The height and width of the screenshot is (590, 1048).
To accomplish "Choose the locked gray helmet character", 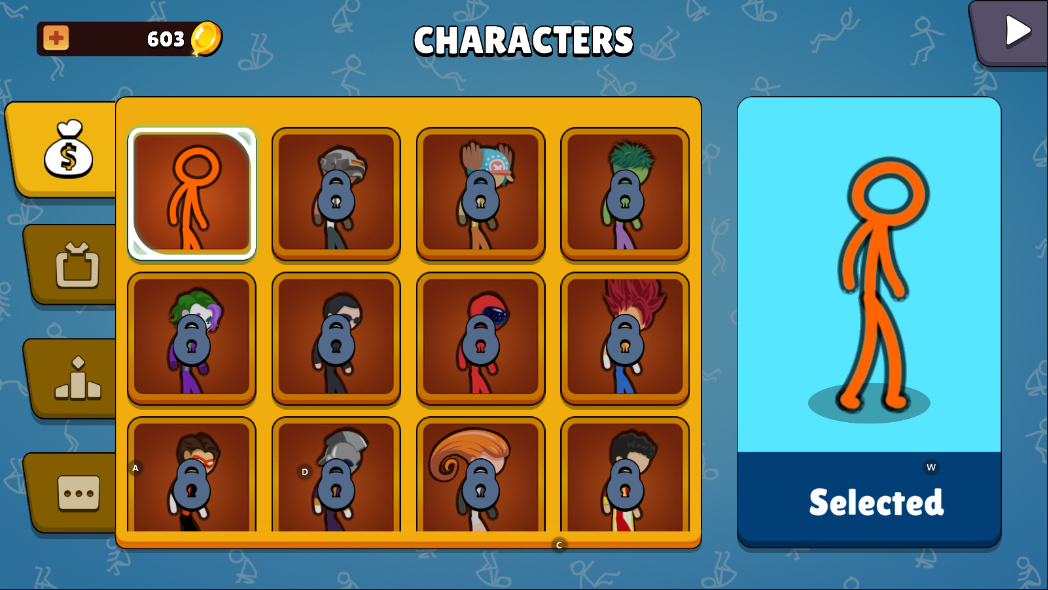I will click(x=336, y=193).
